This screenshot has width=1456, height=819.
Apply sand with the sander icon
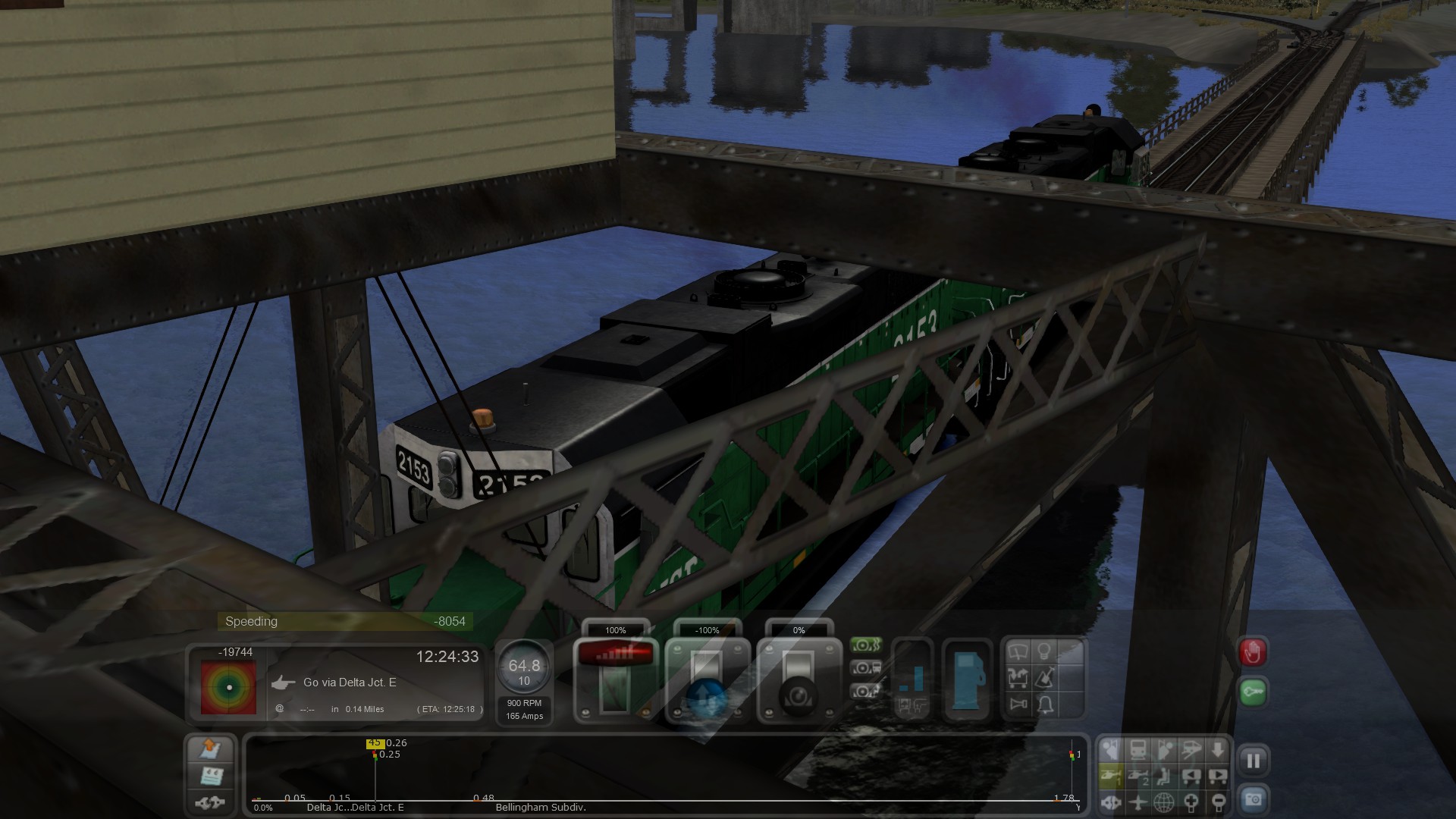tap(1044, 677)
